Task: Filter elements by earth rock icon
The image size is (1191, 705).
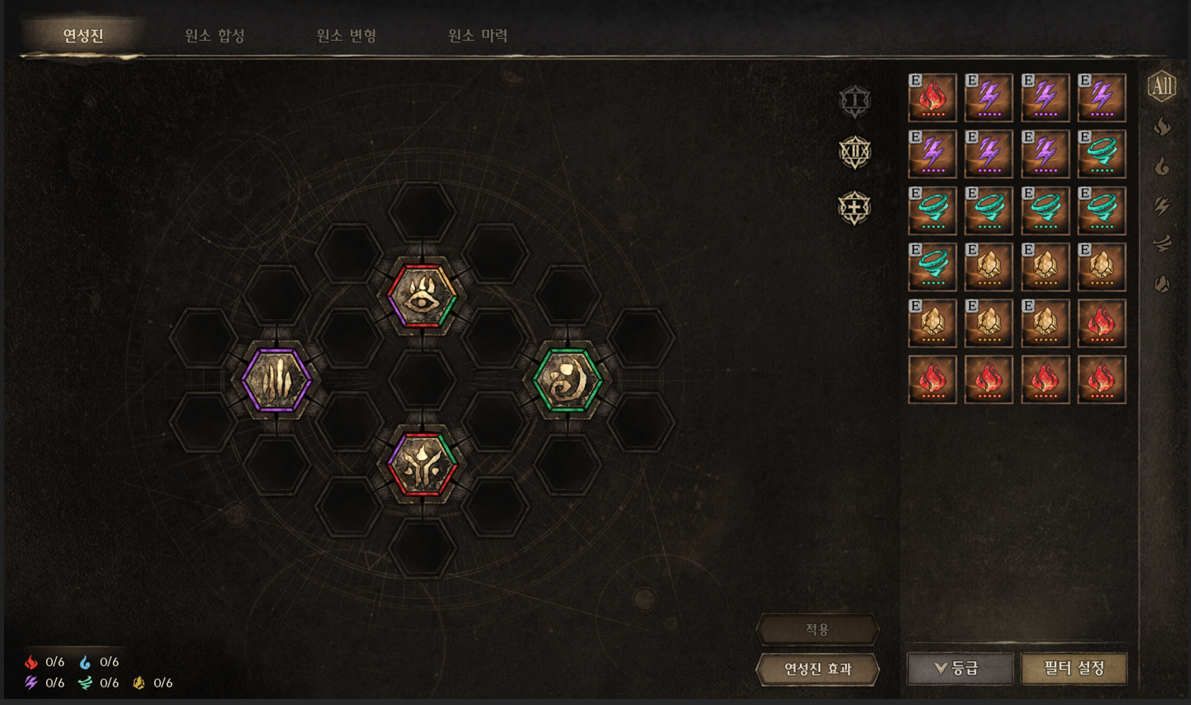Action: [1162, 284]
